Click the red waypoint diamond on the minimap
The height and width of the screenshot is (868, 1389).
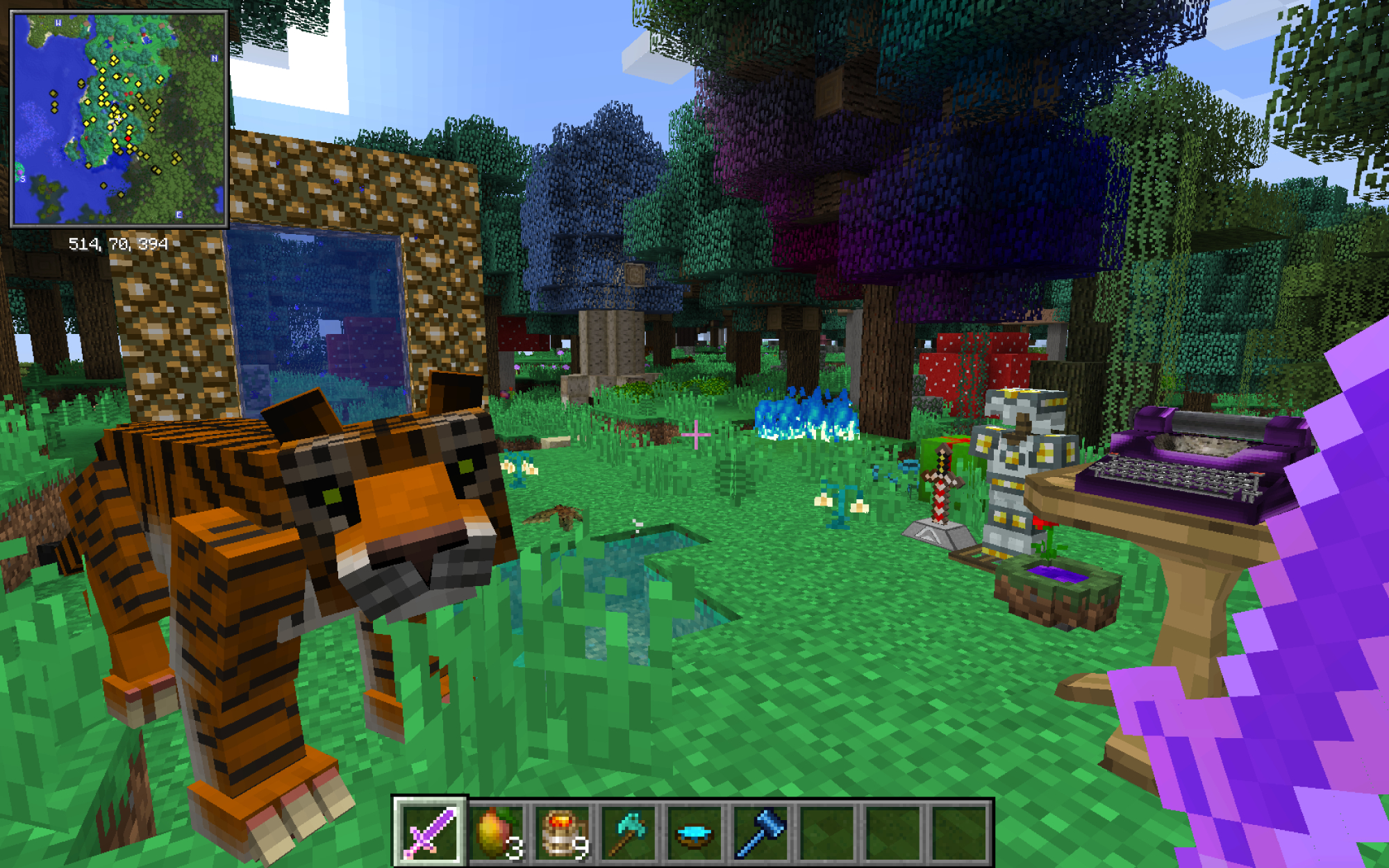[128, 138]
